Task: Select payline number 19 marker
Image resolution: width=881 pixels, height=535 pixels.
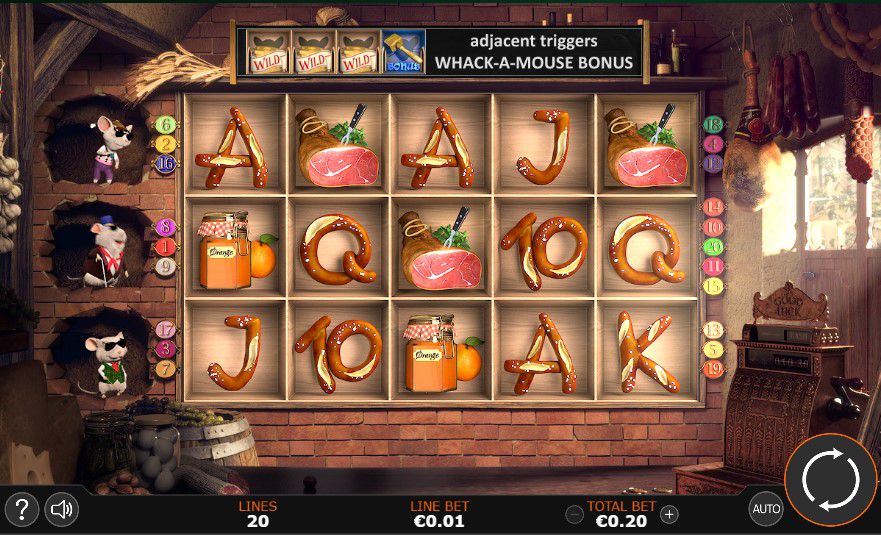Action: tap(713, 368)
